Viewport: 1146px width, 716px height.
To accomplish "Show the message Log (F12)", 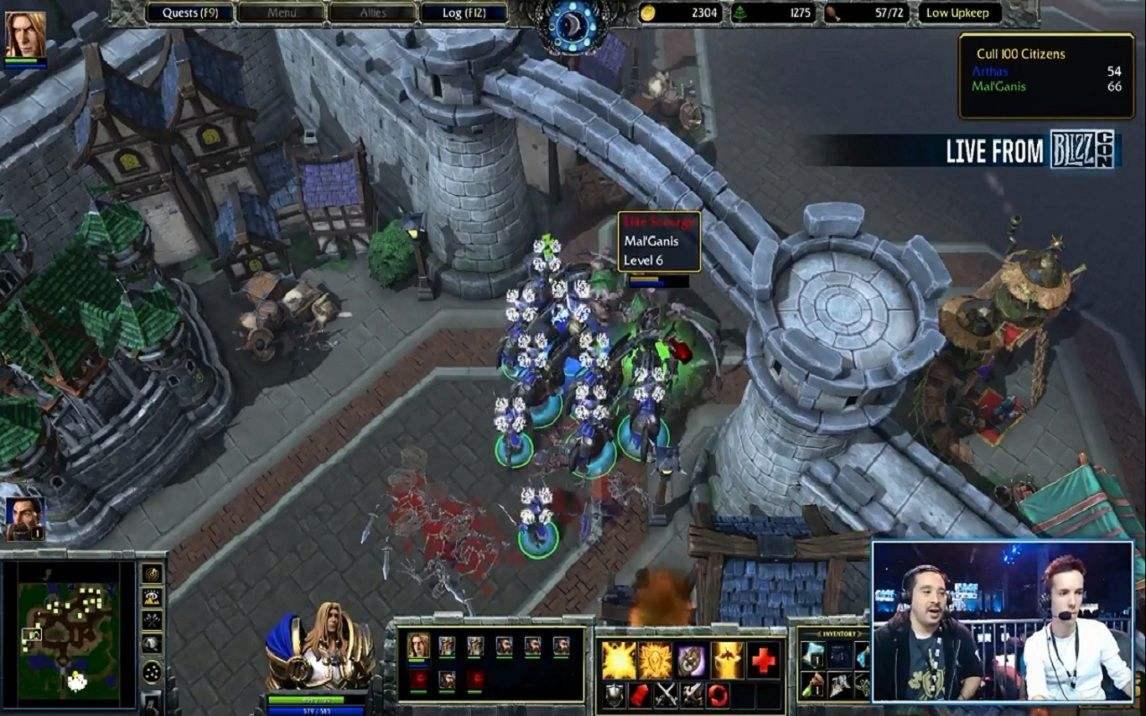I will (463, 13).
